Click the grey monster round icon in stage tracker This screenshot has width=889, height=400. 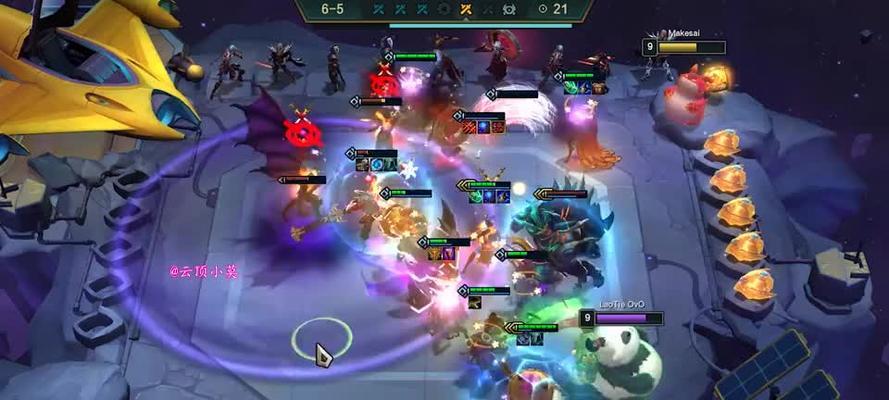pos(509,9)
